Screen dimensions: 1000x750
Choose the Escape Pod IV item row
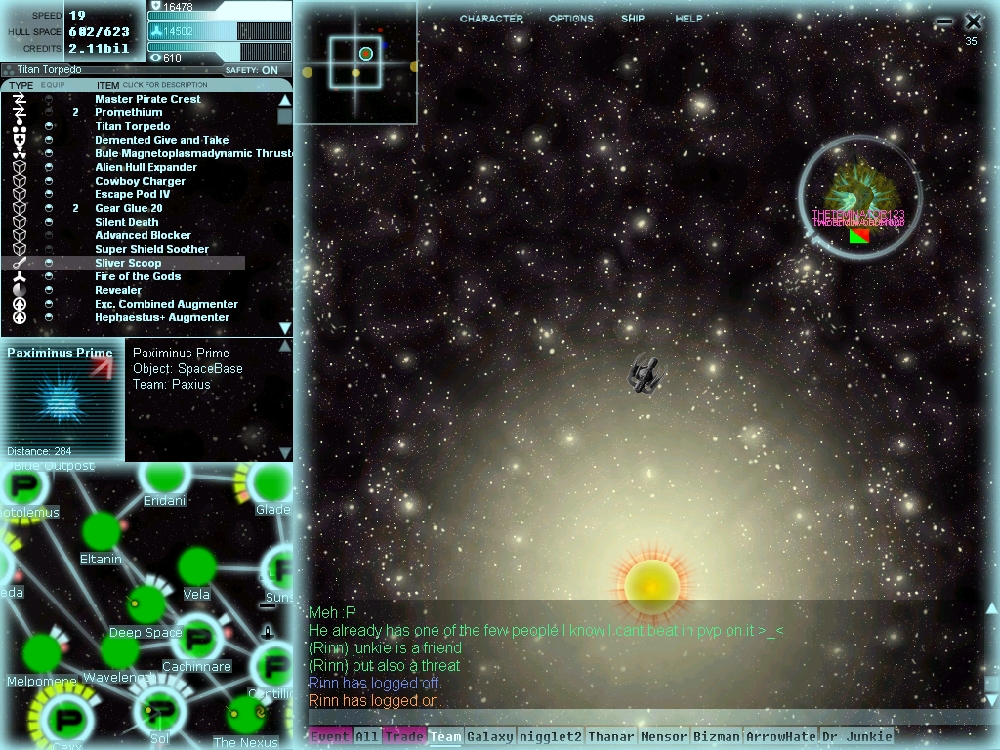132,195
